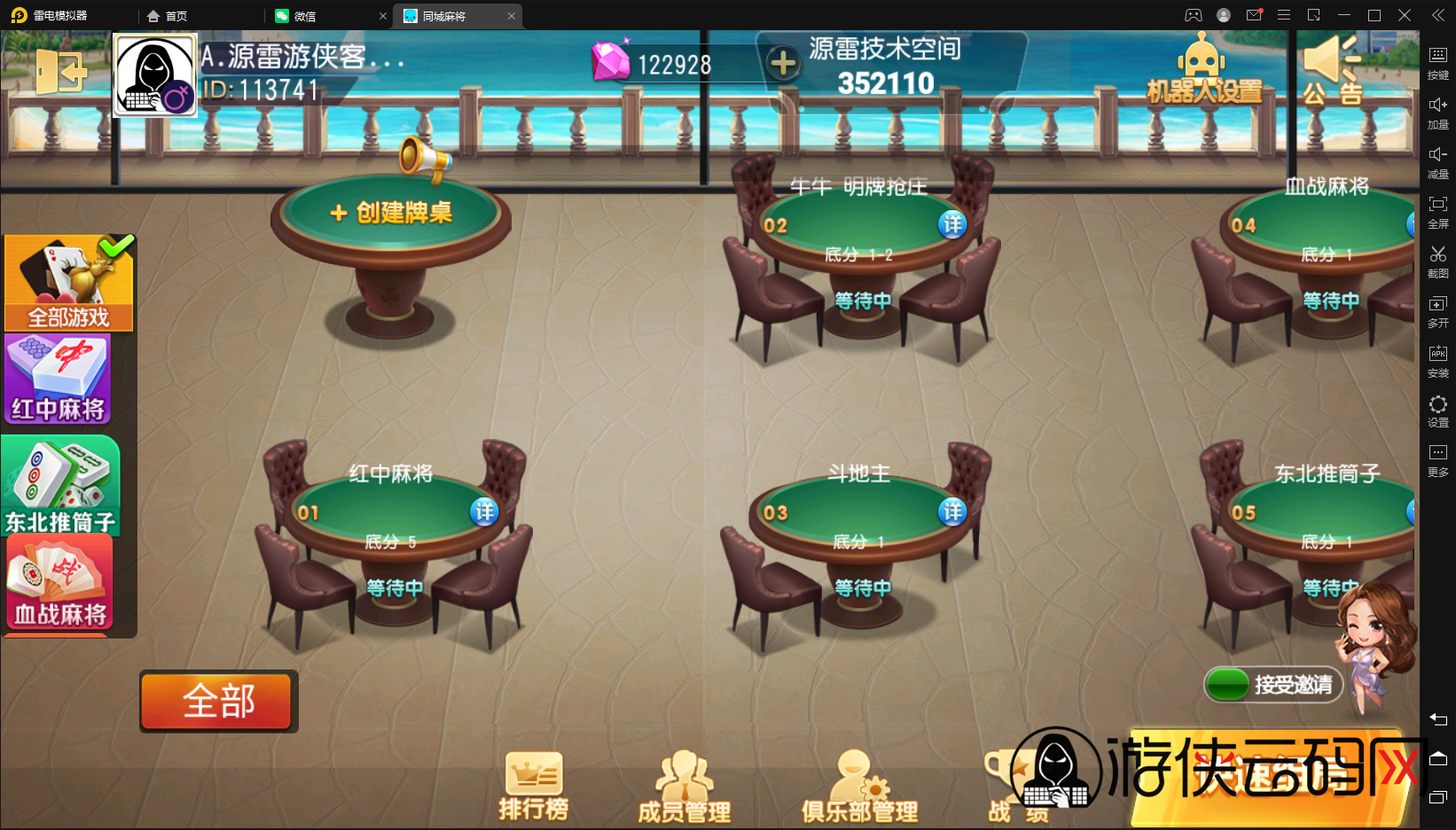The width and height of the screenshot is (1456, 830).
Task: Enable the 接受邀请 accept-invitation switch
Action: pyautogui.click(x=1228, y=684)
